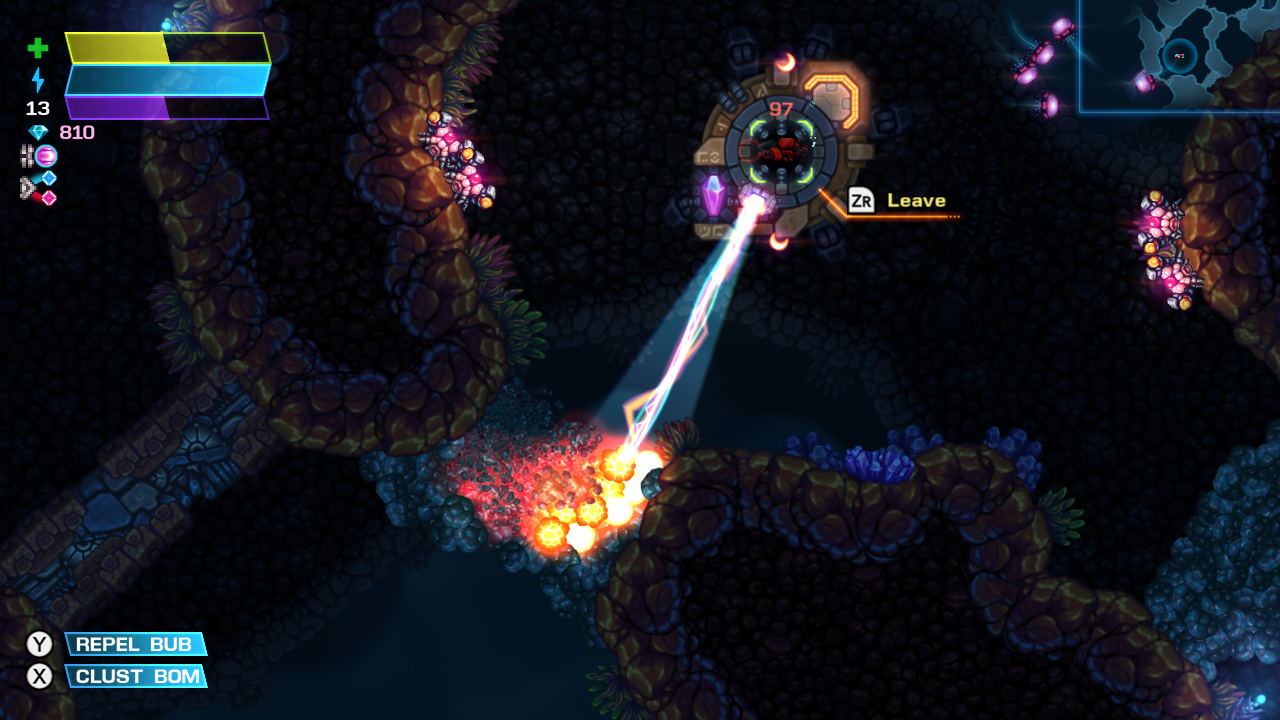Click the X button prompt circle
Viewport: 1280px width, 720px height.
(x=40, y=677)
